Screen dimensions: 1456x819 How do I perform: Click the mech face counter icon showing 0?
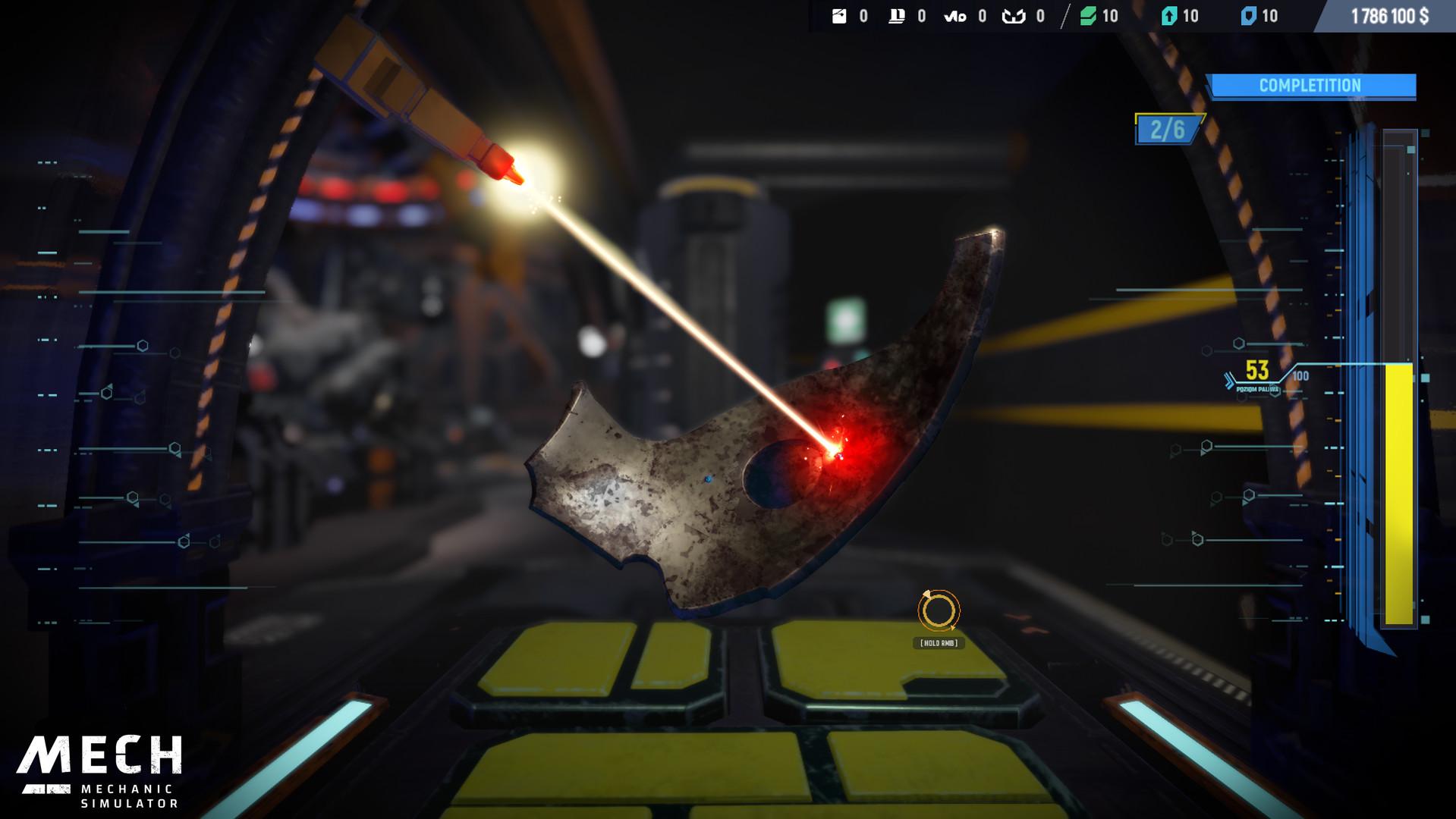(x=1014, y=14)
